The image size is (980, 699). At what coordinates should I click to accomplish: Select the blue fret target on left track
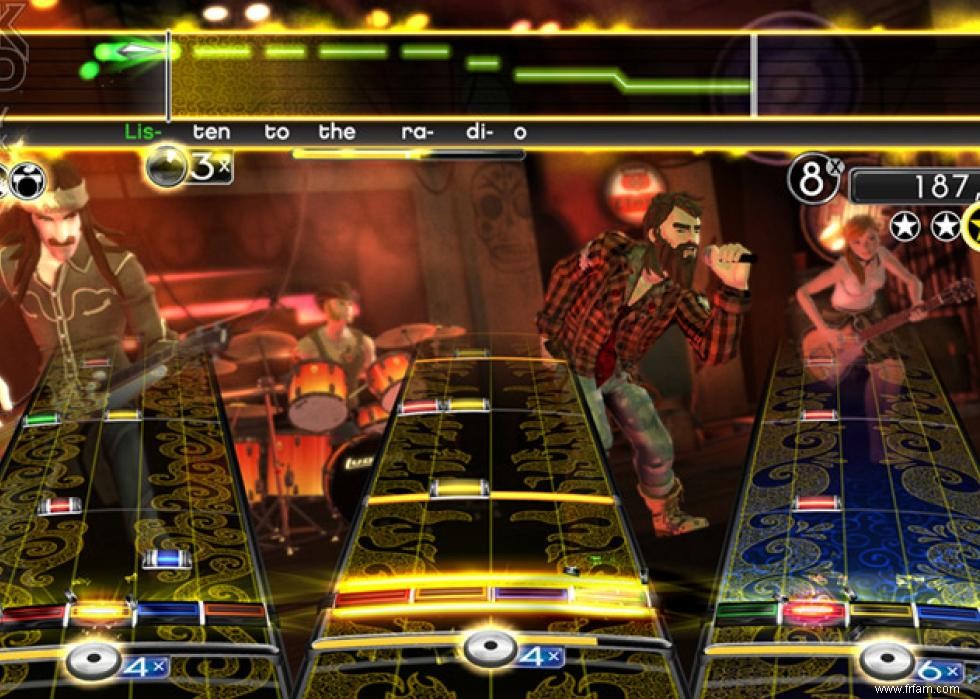tap(167, 611)
